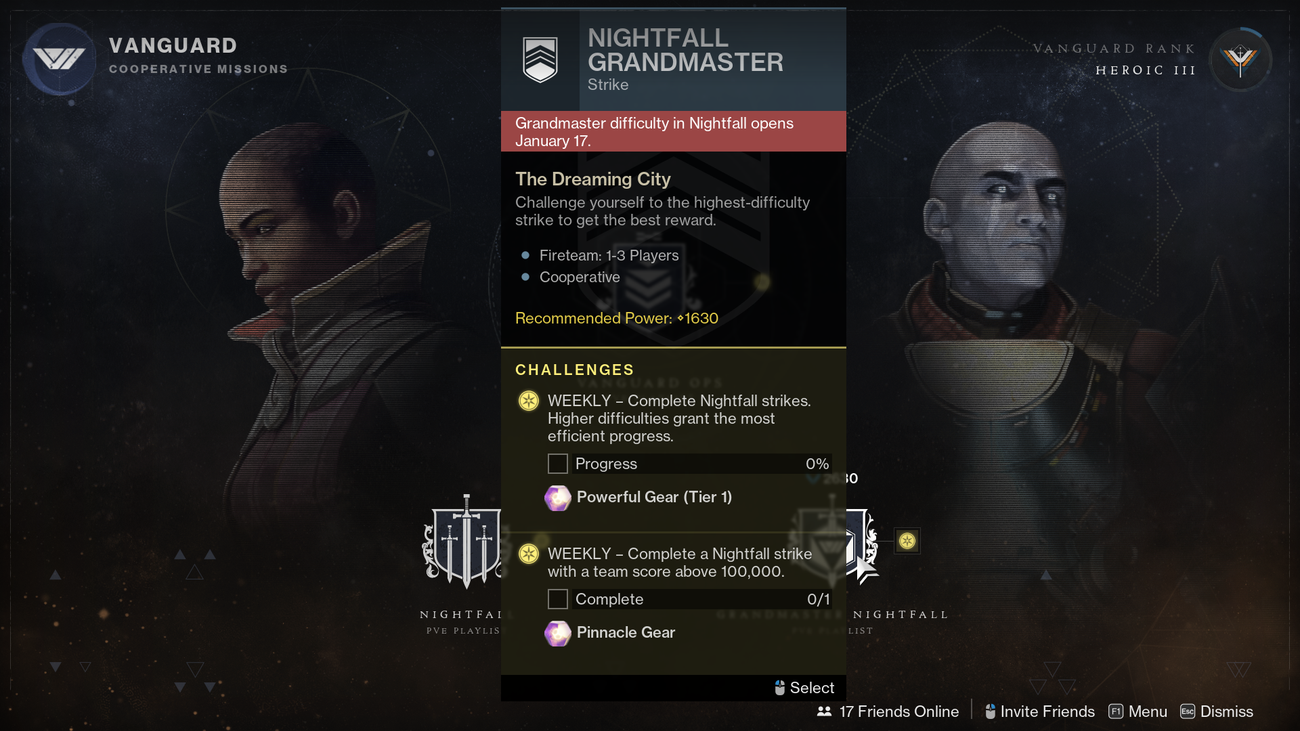Click Recommended Power 1630 text
This screenshot has width=1300, height=731.
[616, 318]
